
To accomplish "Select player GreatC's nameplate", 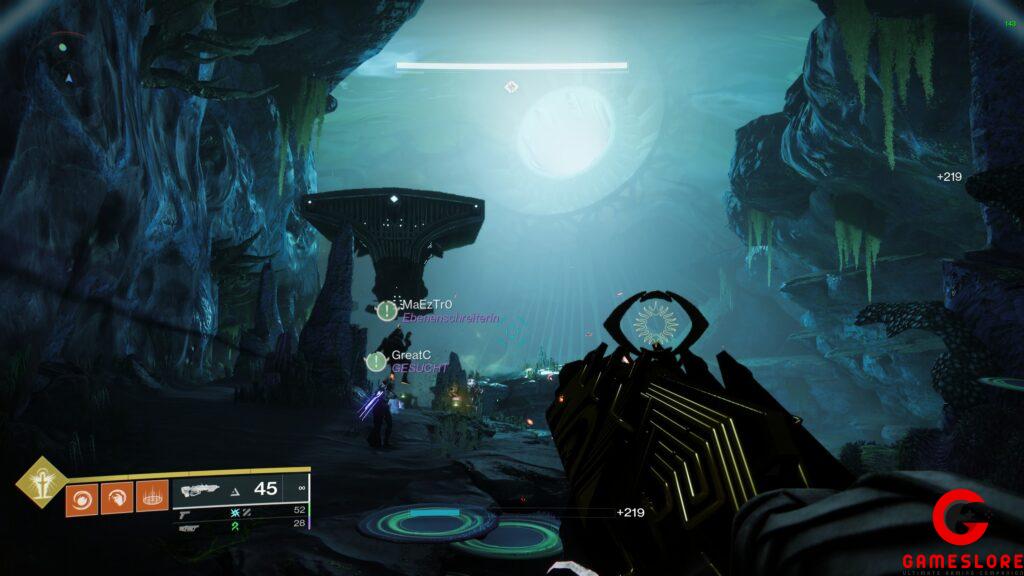I will pyautogui.click(x=411, y=355).
